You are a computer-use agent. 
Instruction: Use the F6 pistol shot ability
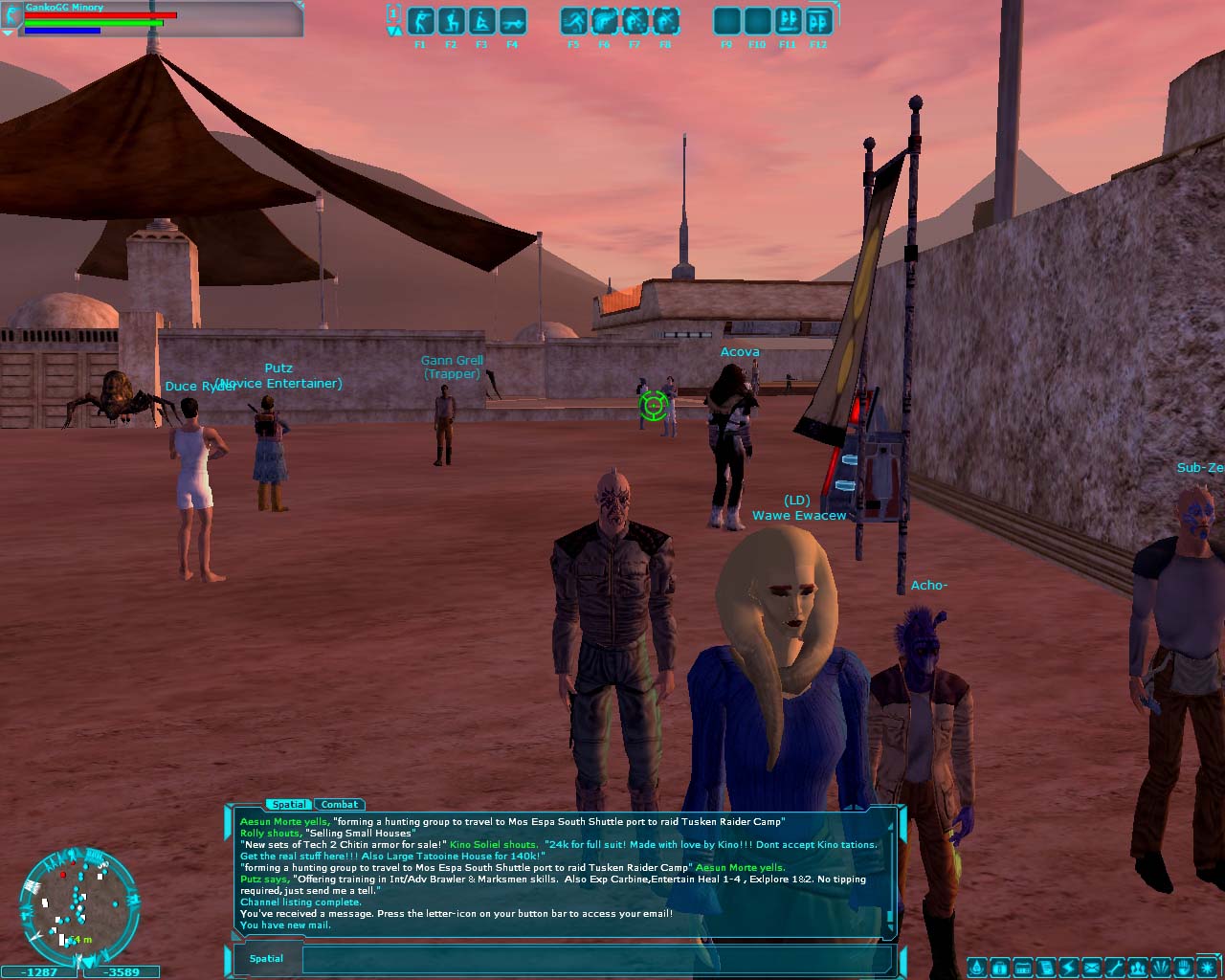[604, 21]
